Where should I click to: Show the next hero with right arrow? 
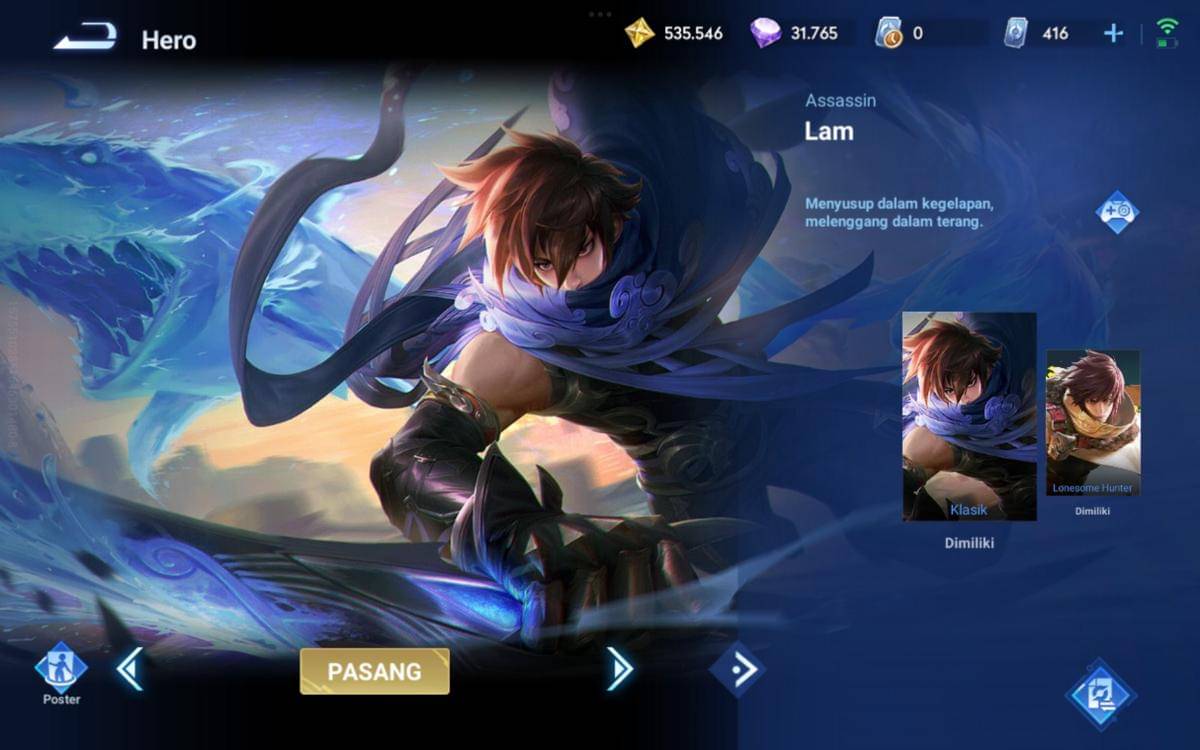tap(619, 669)
